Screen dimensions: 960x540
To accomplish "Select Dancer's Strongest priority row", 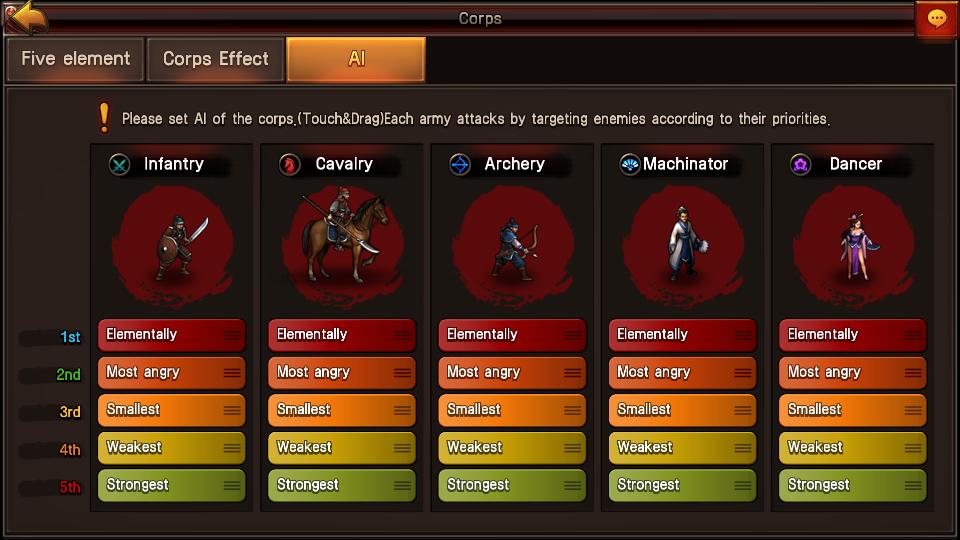I will click(853, 485).
